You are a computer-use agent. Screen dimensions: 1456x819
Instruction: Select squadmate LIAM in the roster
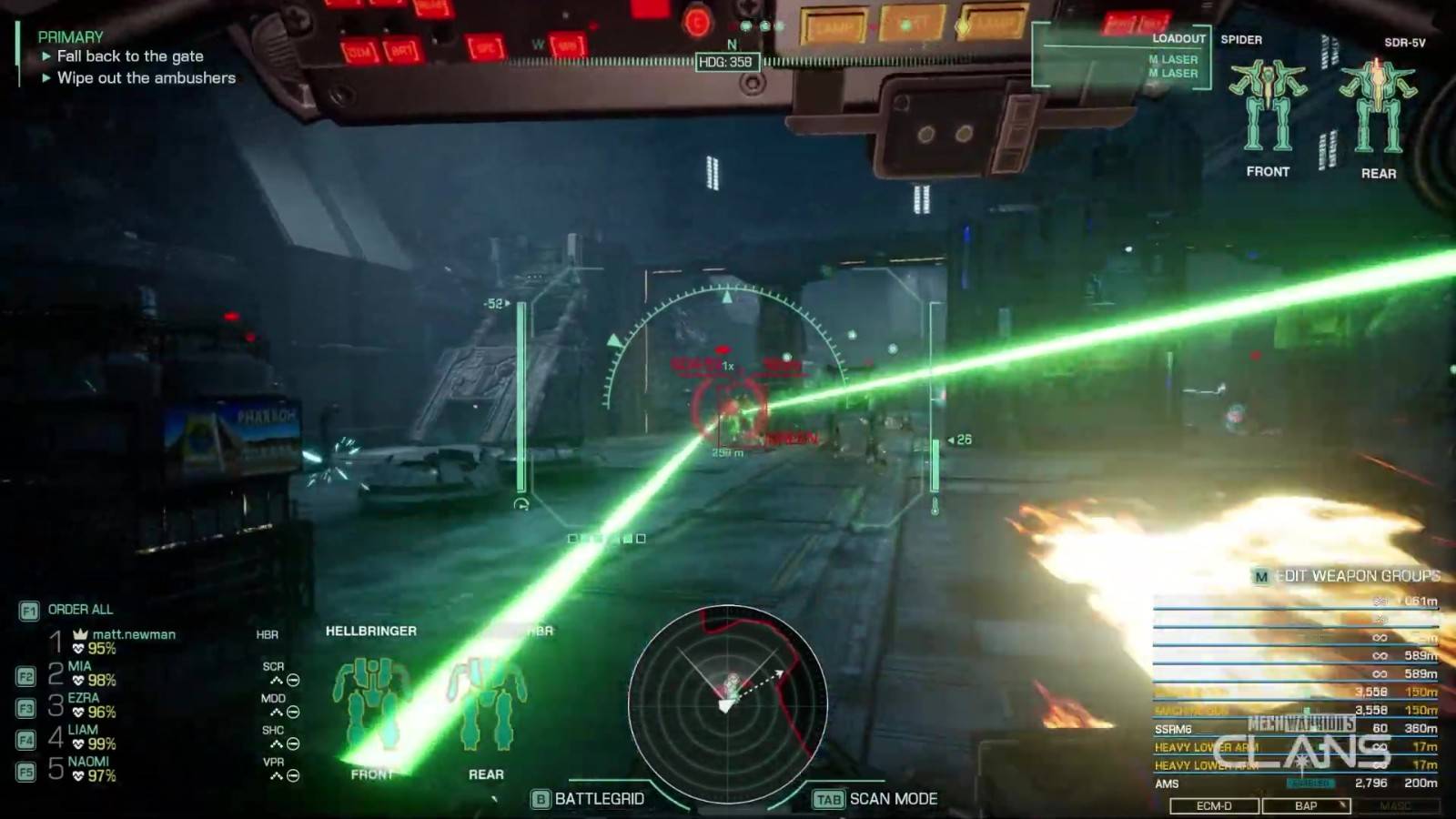coord(83,730)
